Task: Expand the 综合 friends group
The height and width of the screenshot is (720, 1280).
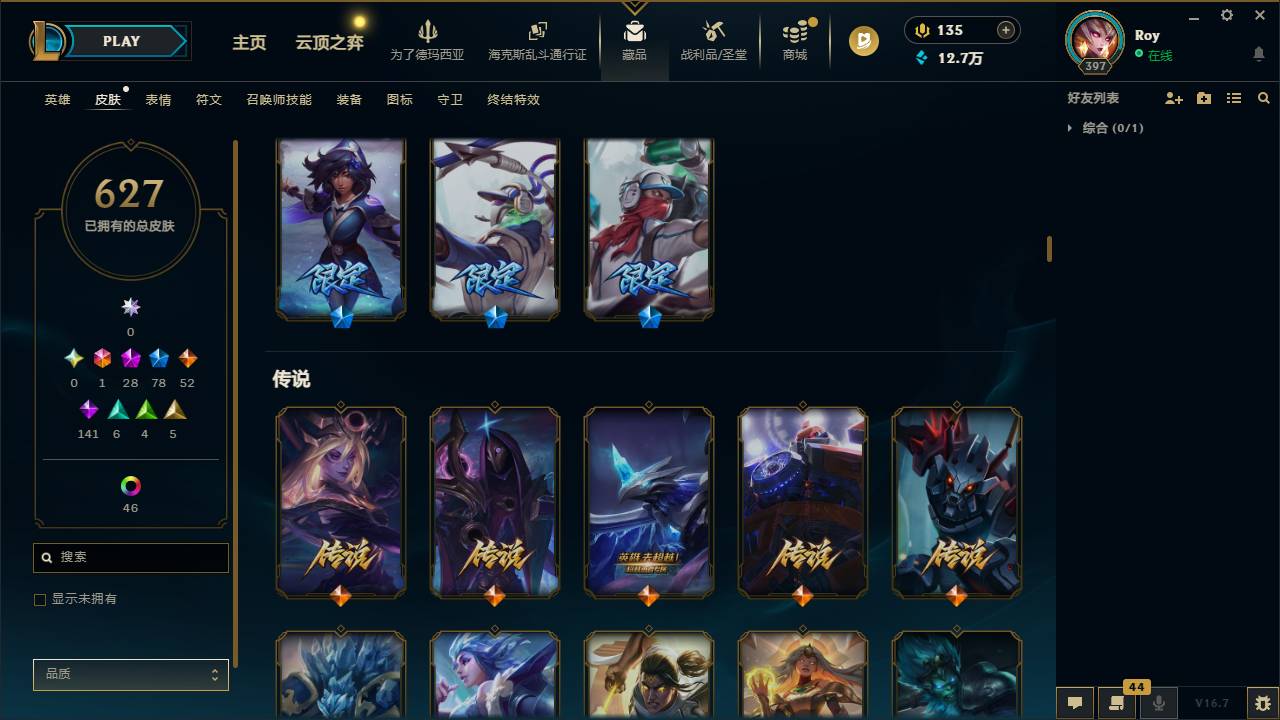Action: click(1069, 128)
